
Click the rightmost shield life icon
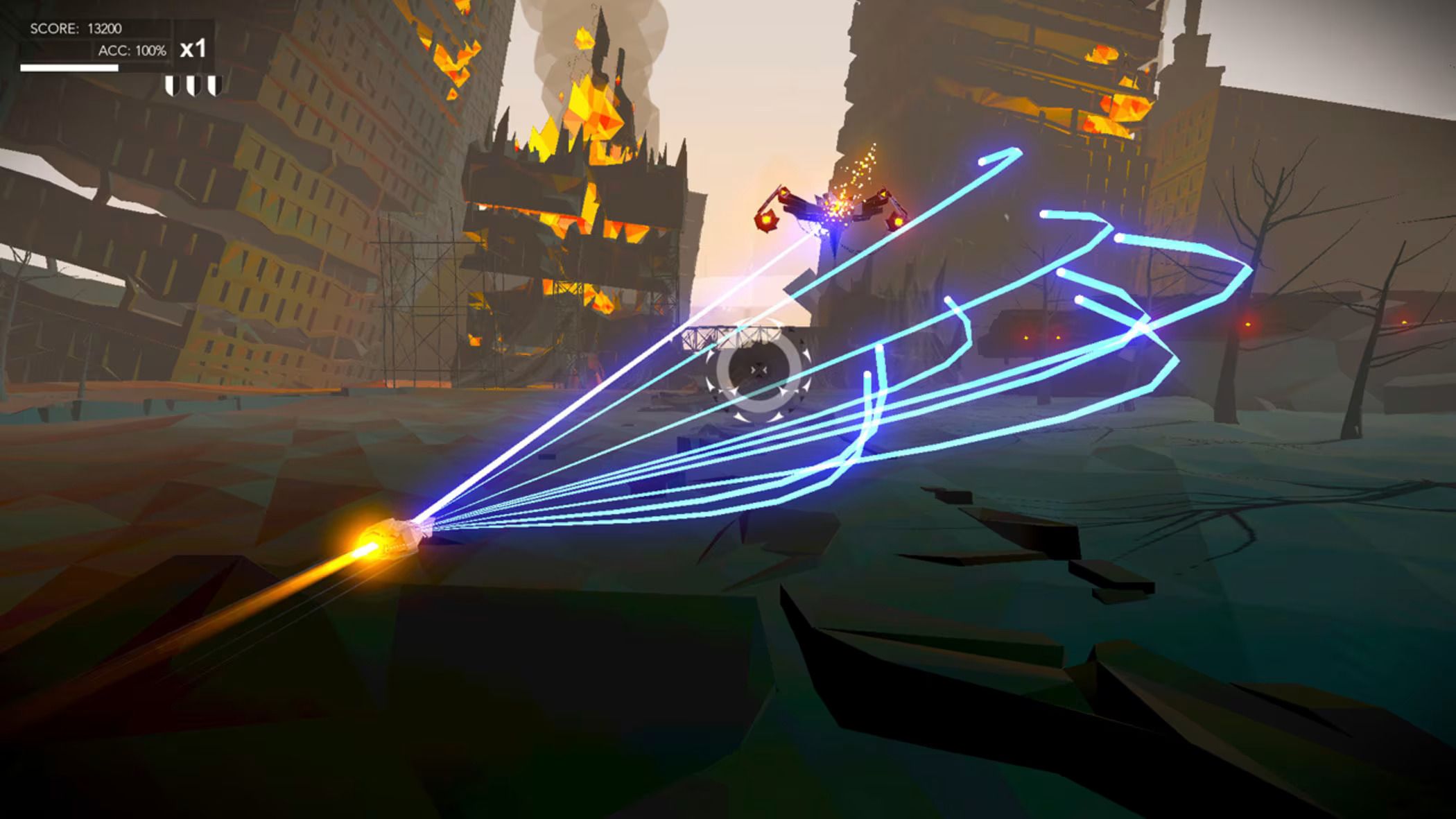pos(216,86)
